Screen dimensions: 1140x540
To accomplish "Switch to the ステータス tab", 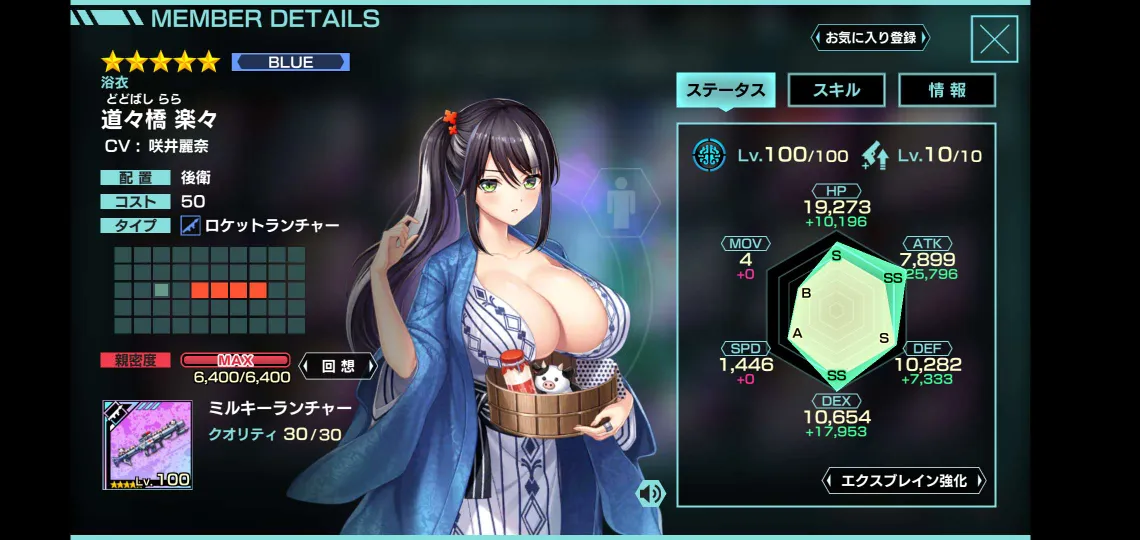I will [x=726, y=90].
